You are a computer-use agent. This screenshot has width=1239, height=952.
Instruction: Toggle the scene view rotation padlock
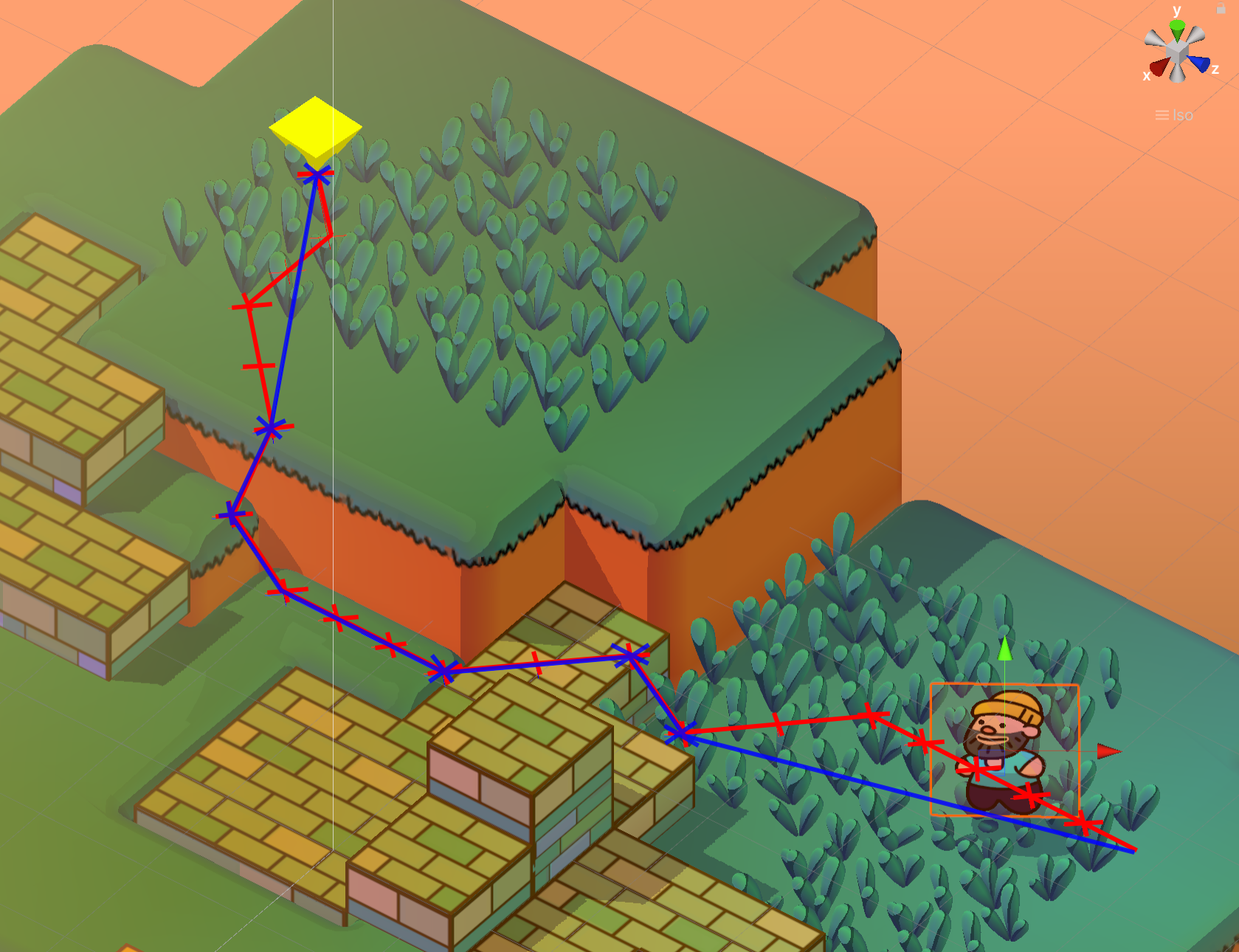(x=1221, y=8)
